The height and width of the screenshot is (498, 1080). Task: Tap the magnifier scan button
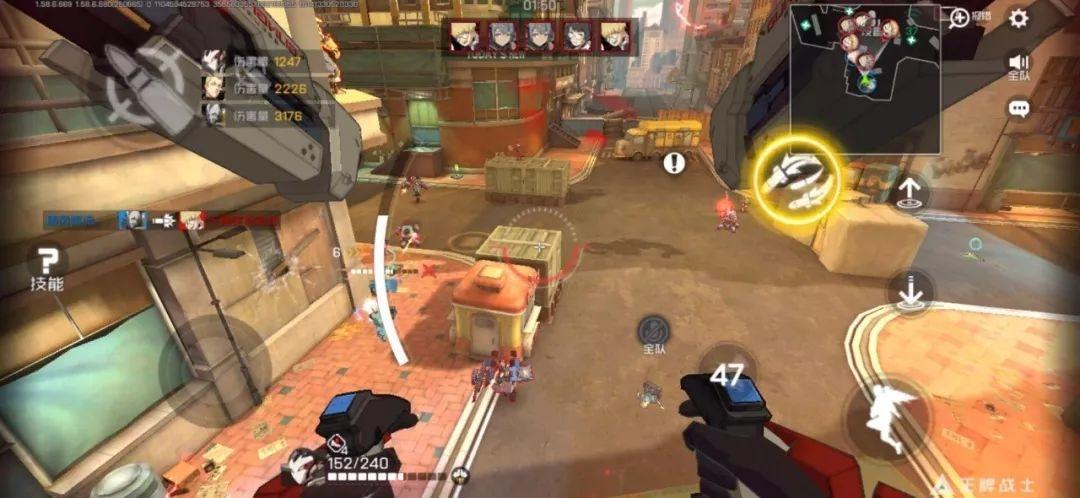click(959, 18)
